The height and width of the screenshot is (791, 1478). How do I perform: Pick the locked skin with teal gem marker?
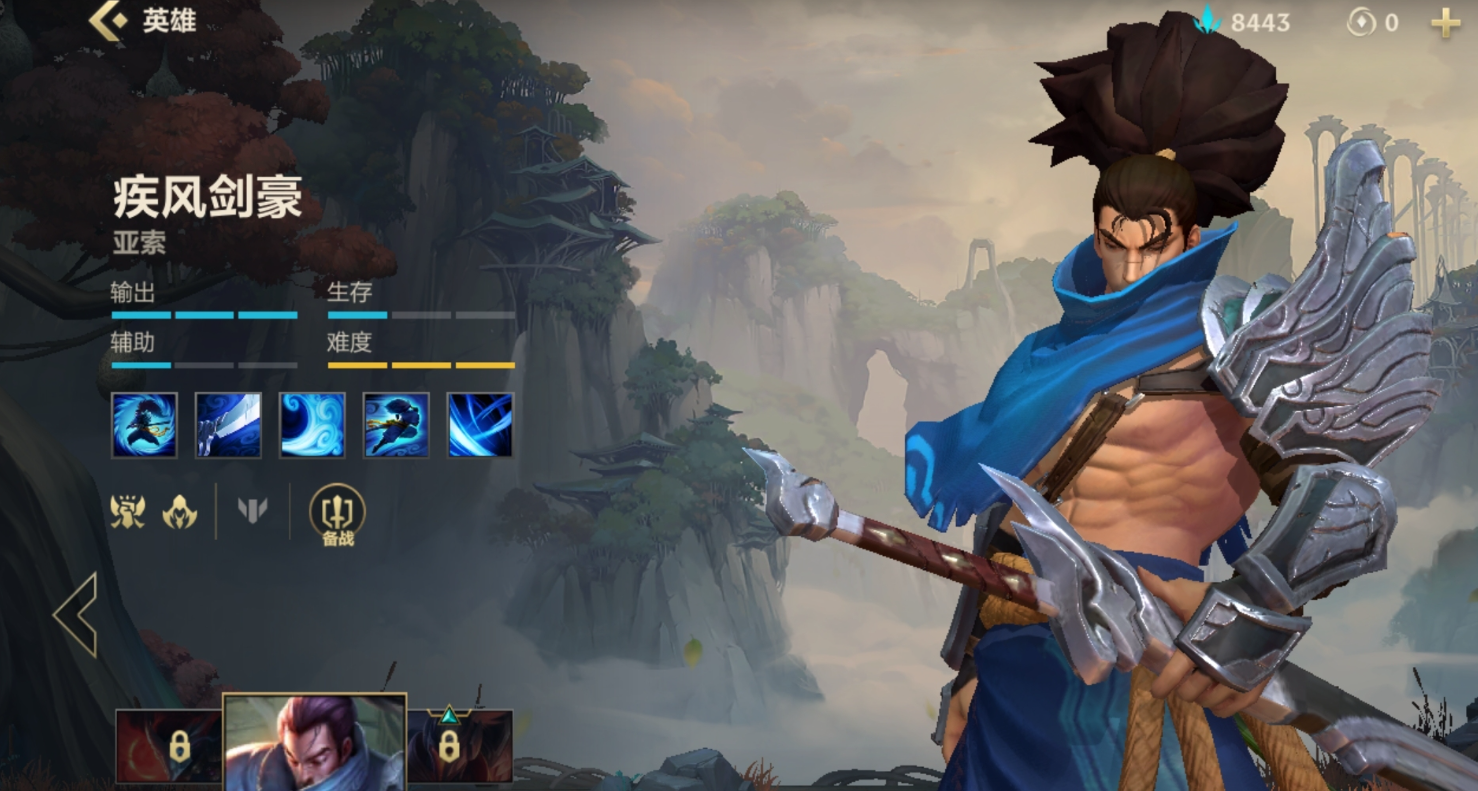[x=459, y=745]
